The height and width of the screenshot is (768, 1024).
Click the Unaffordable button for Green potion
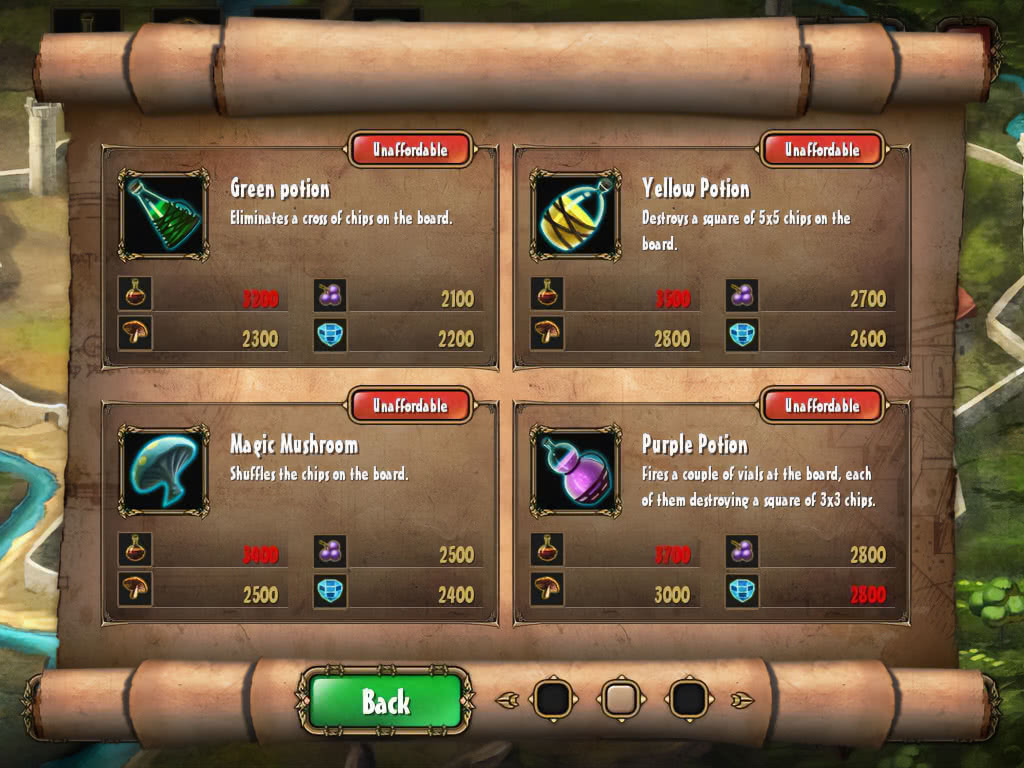click(x=410, y=150)
